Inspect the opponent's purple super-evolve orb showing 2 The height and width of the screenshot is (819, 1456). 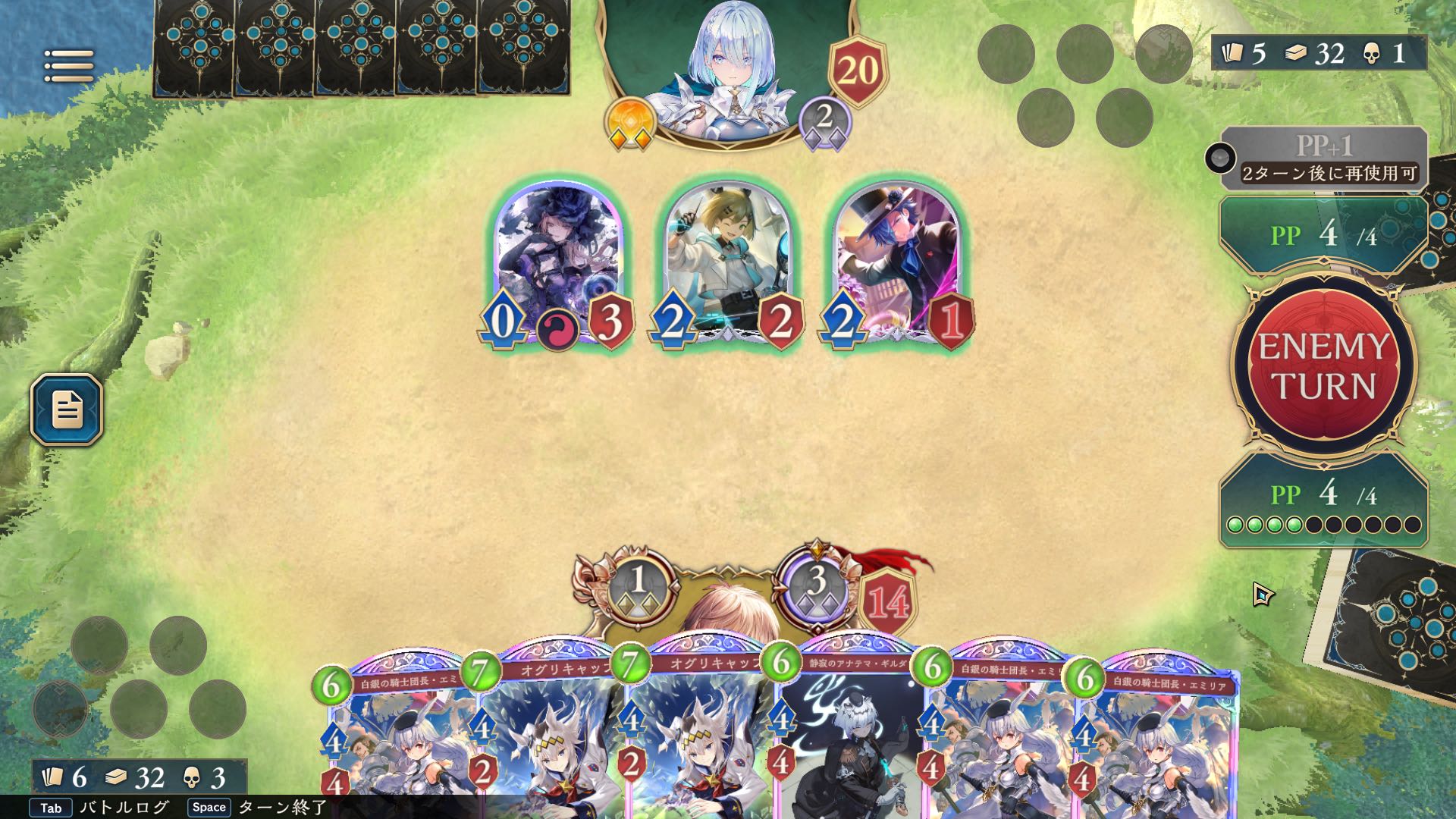coord(824,121)
